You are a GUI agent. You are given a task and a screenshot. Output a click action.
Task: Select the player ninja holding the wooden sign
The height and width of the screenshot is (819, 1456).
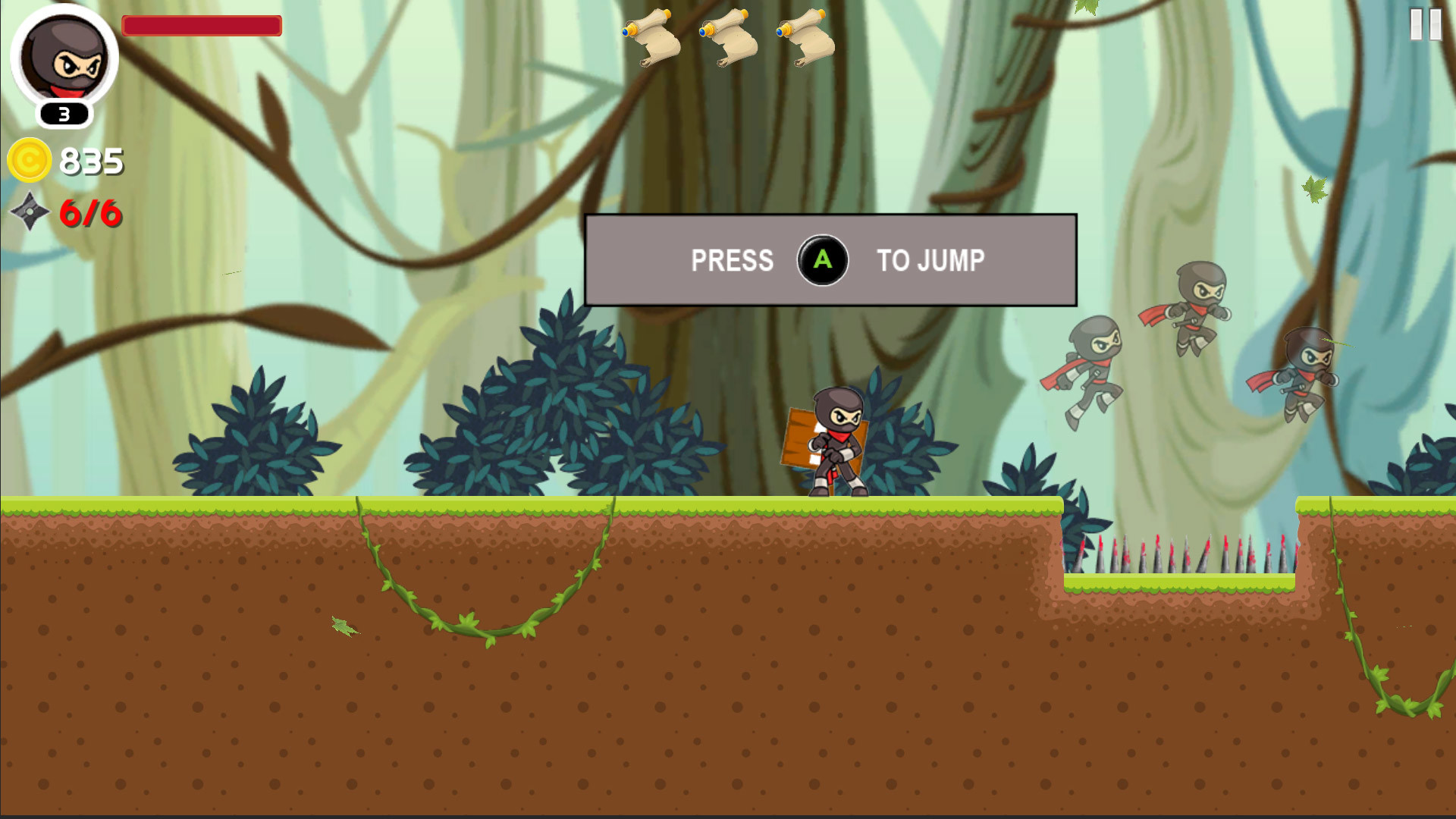tap(834, 440)
